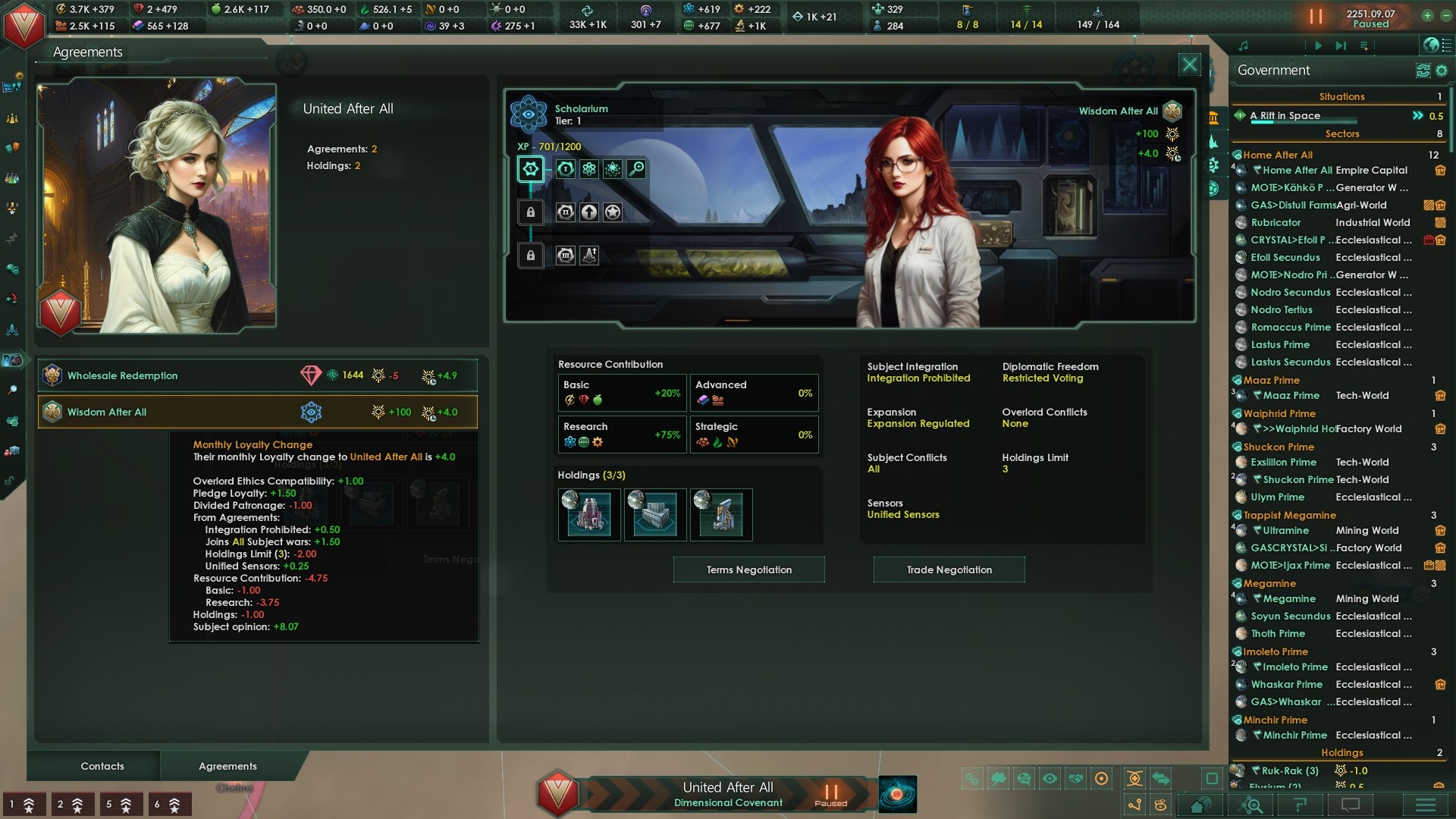Click the first holding thumbnail under Holdings (3/3)
The height and width of the screenshot is (819, 1456).
(x=589, y=514)
